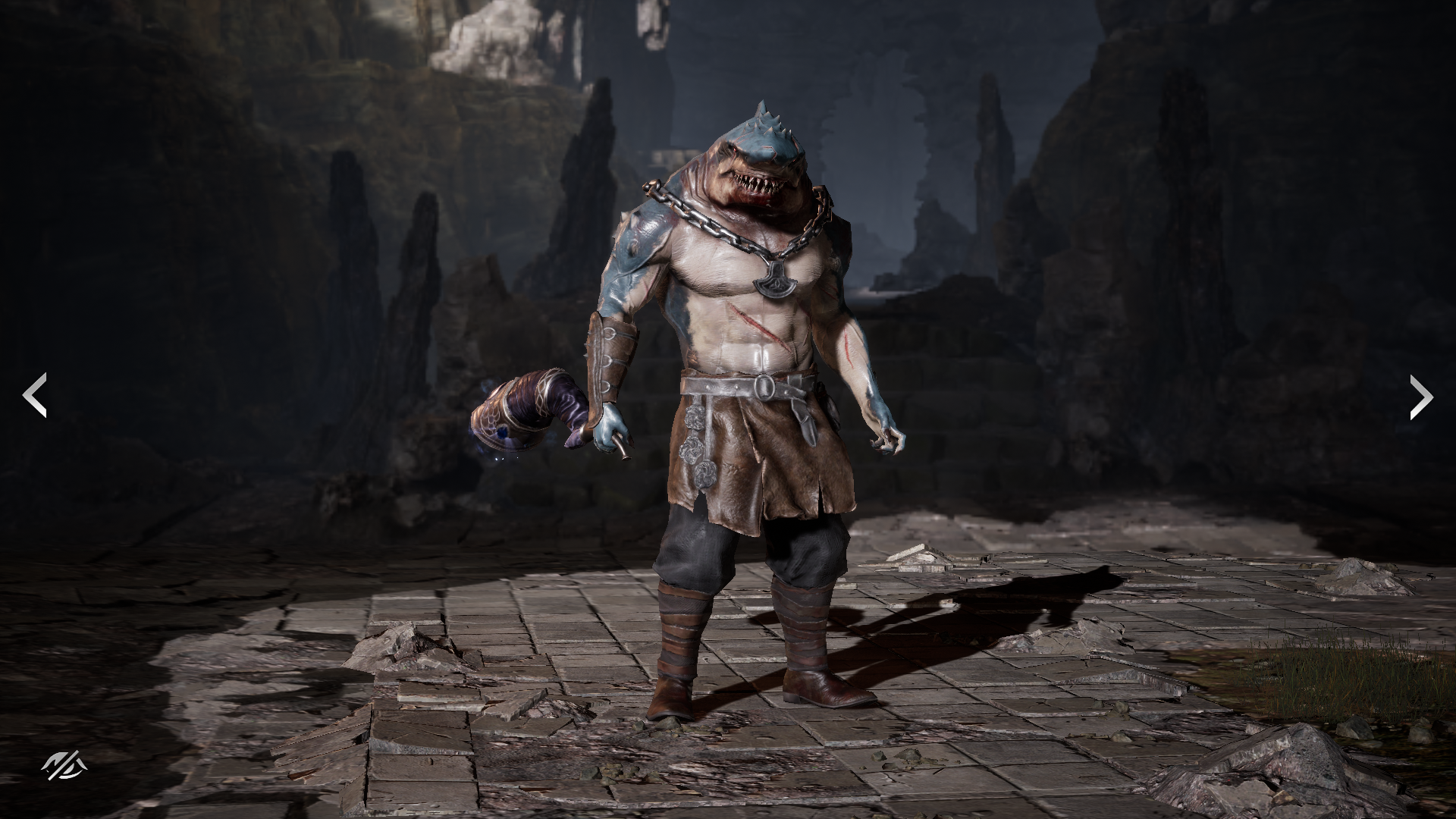Click the leather kilt on the character
Screen dimensions: 1456x819
tap(743, 455)
